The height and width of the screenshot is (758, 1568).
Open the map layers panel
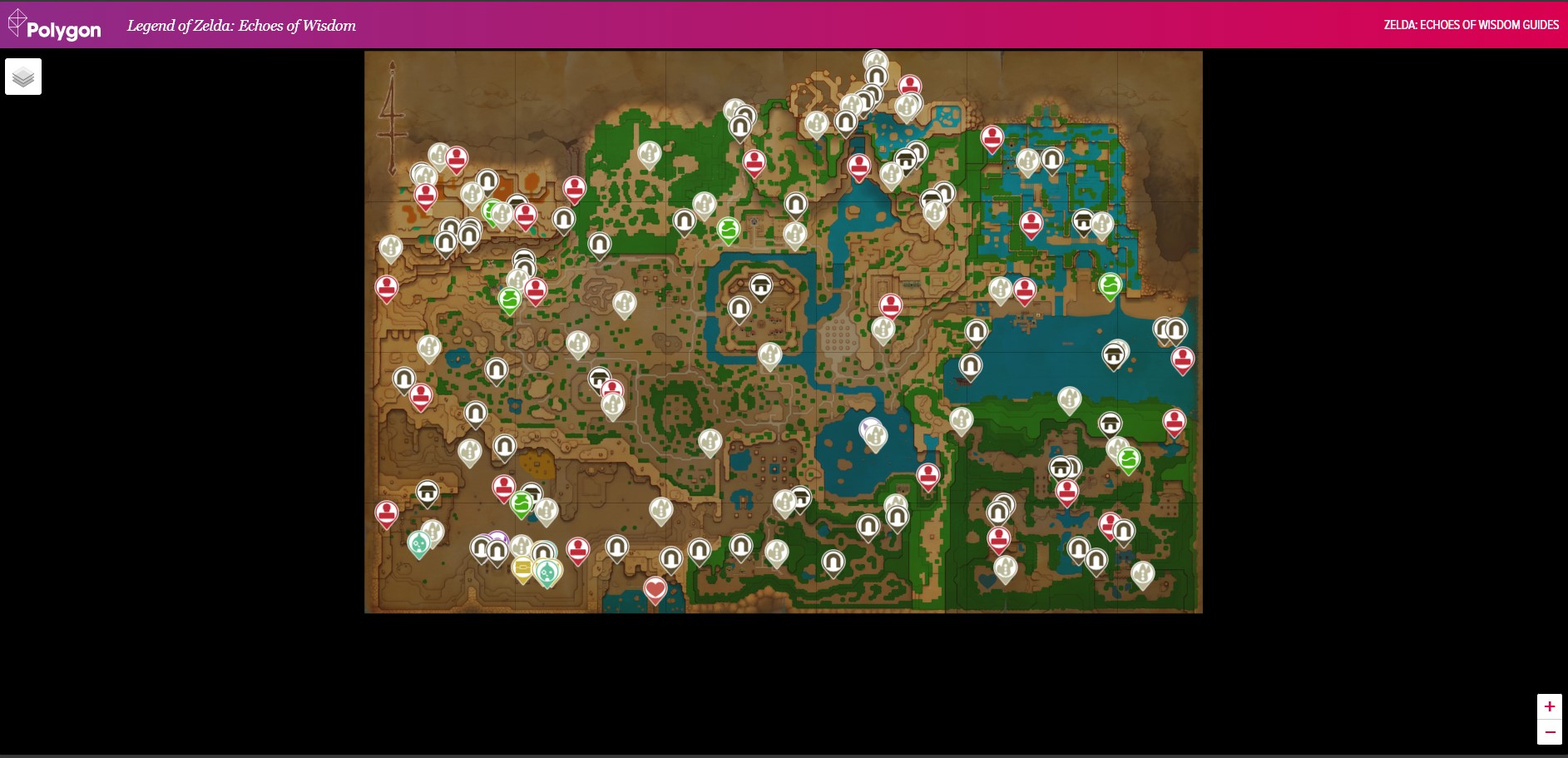click(x=23, y=76)
